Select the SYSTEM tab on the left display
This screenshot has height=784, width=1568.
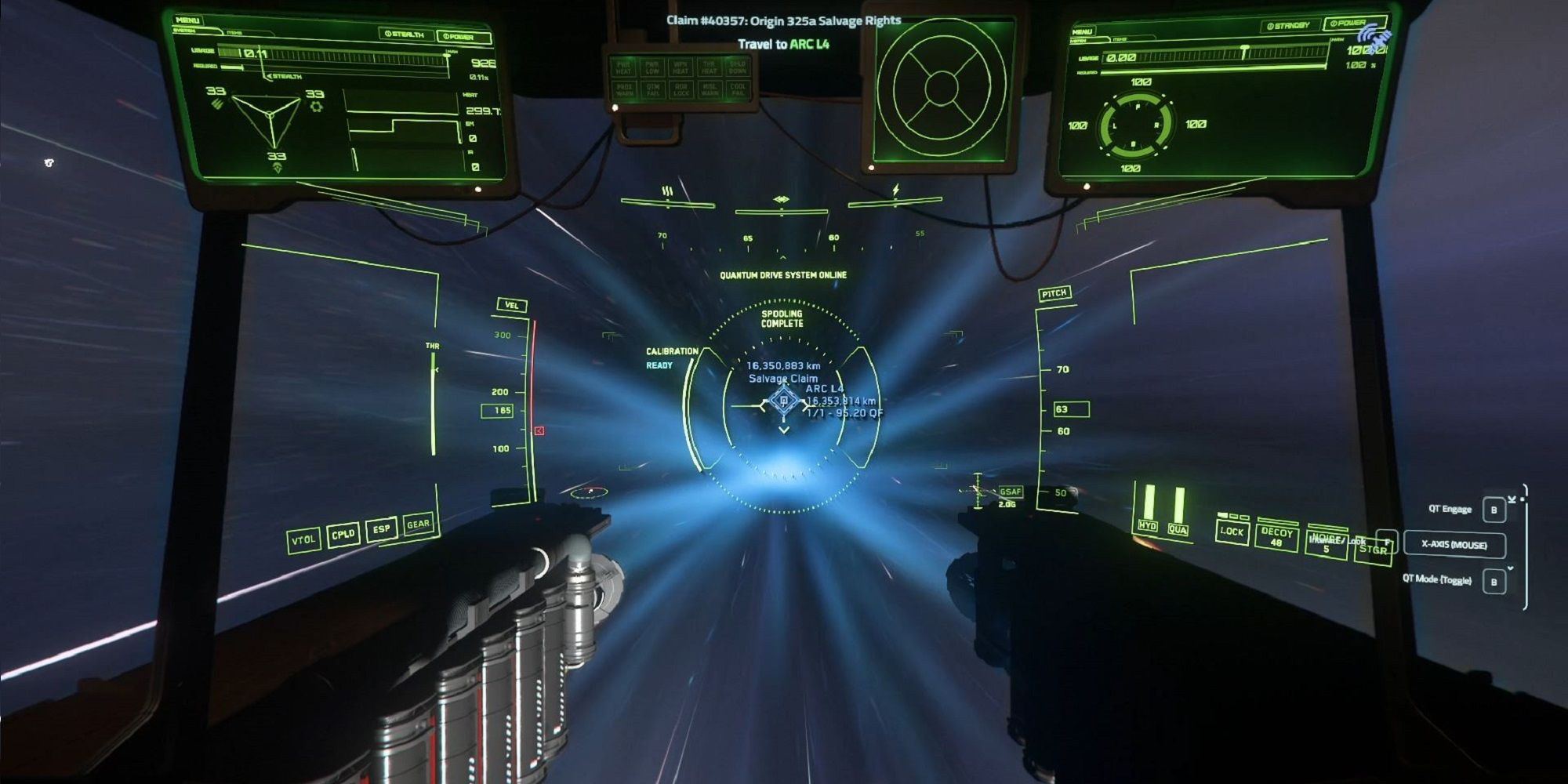(186, 31)
